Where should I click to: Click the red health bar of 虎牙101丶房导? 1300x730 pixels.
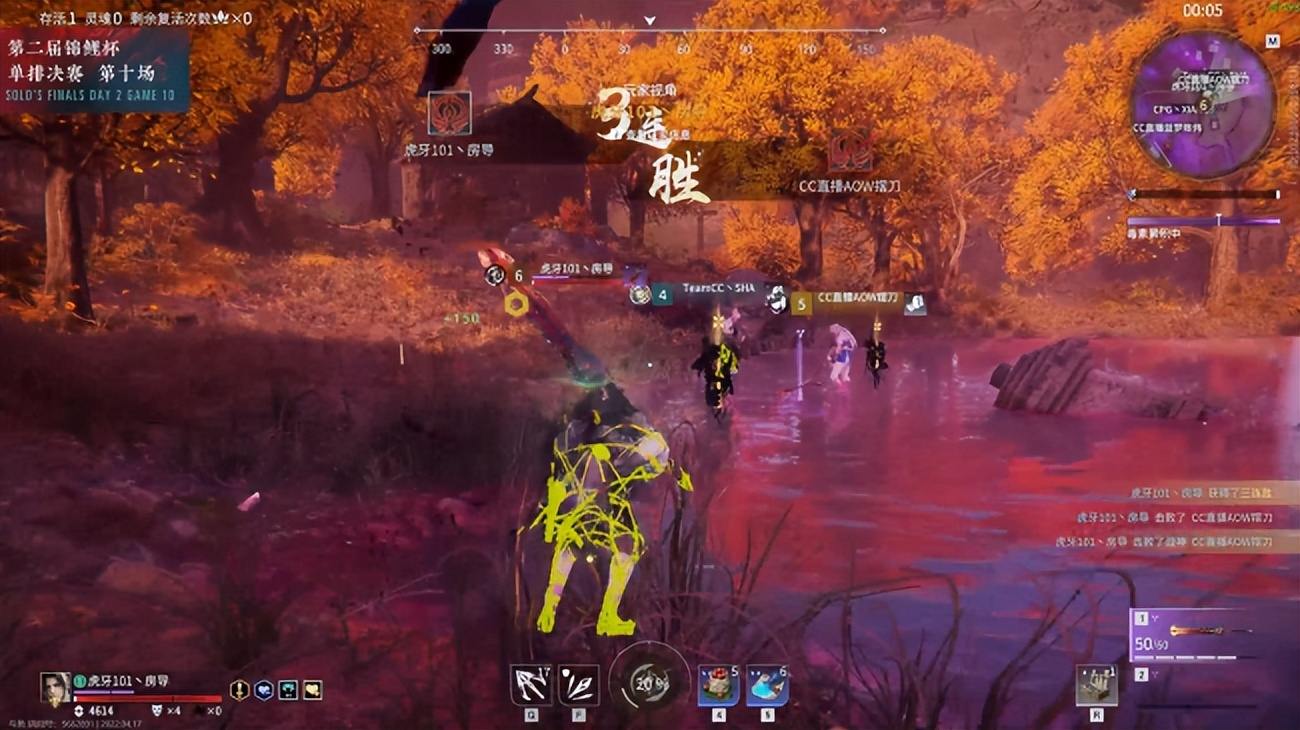(x=140, y=697)
